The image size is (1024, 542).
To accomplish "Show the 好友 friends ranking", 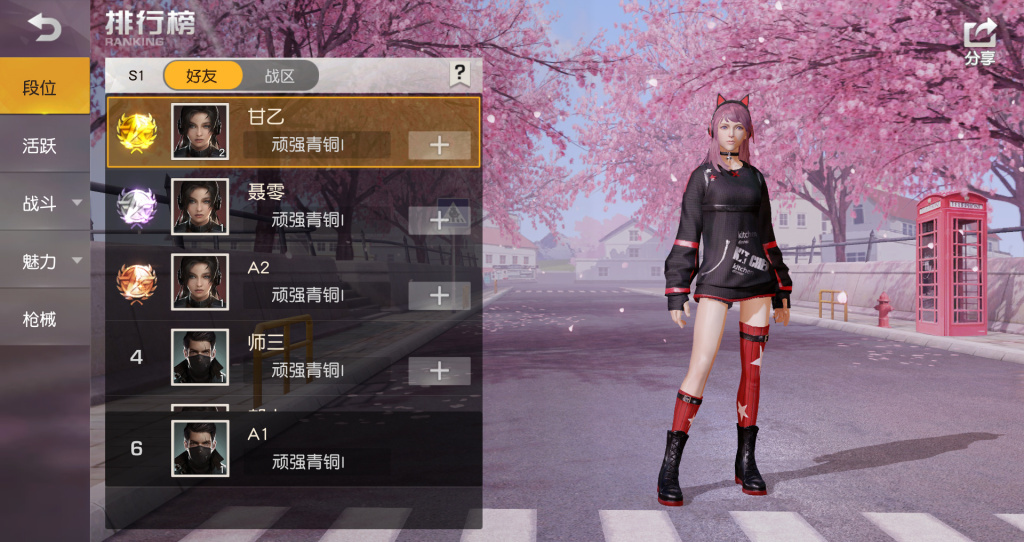I will [202, 76].
